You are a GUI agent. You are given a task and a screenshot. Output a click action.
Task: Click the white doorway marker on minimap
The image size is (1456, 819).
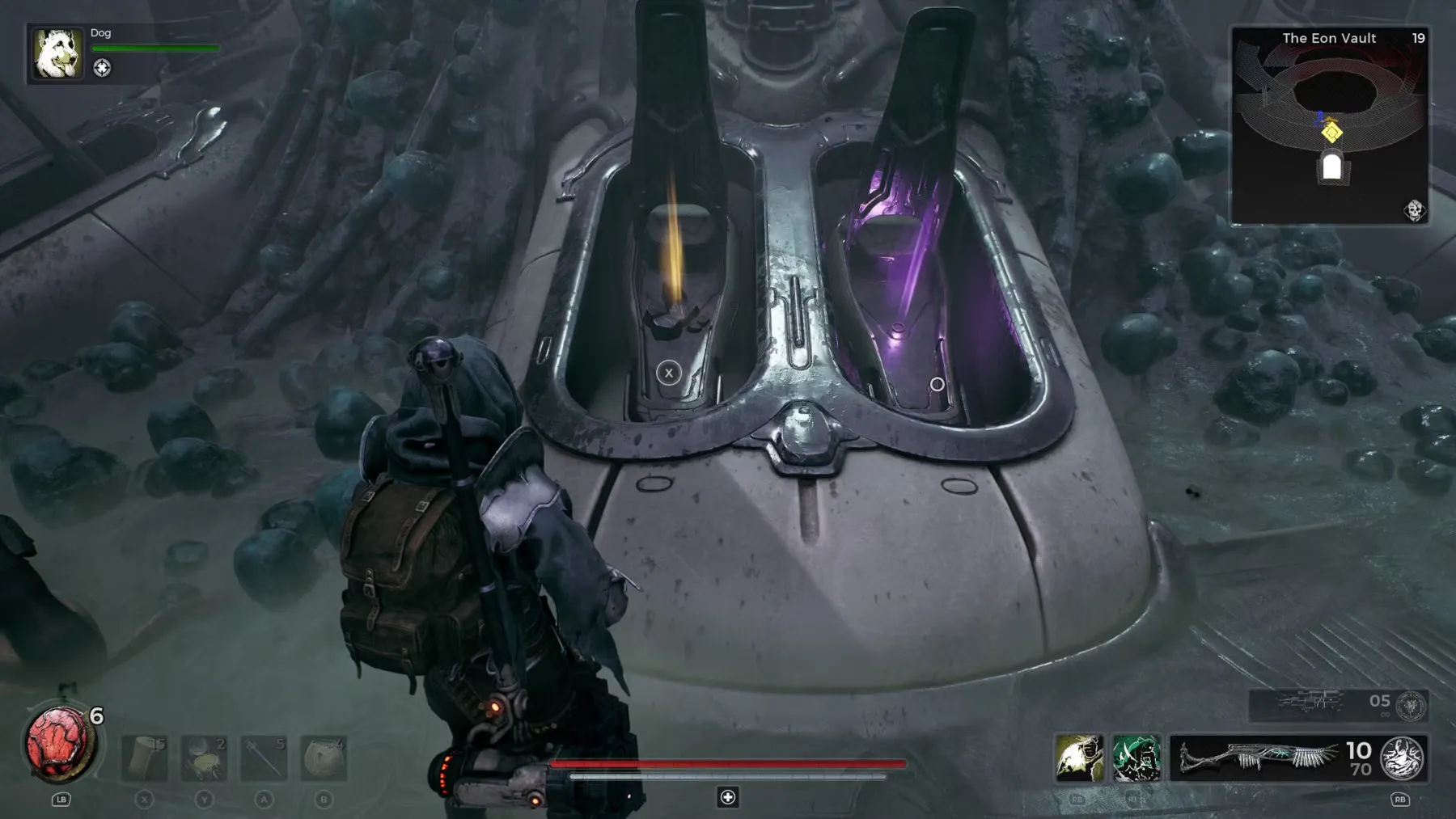tap(1331, 168)
